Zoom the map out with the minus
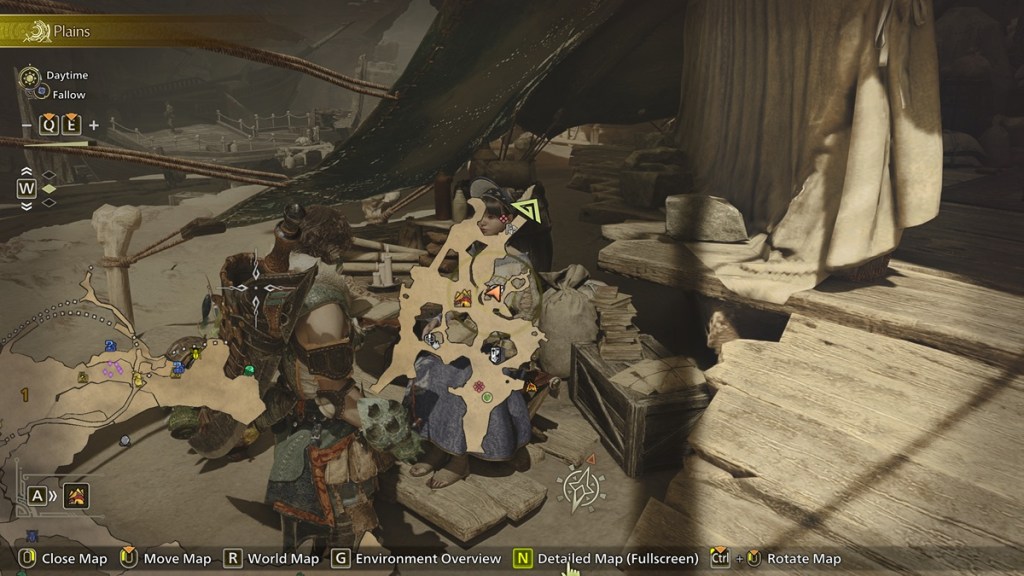The height and width of the screenshot is (576, 1024). [x=26, y=125]
